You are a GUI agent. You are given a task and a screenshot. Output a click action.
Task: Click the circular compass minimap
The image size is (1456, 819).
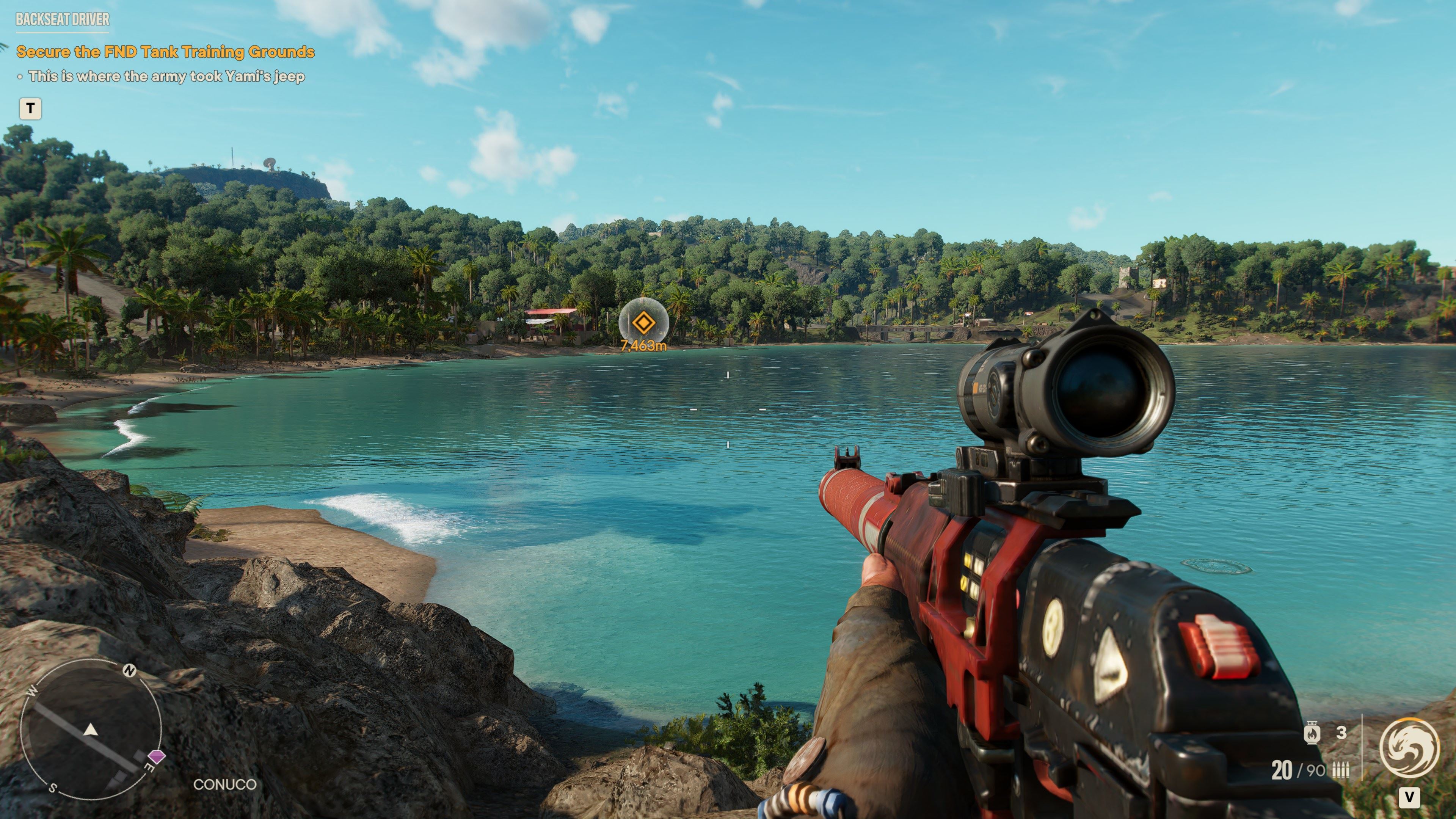pyautogui.click(x=91, y=730)
